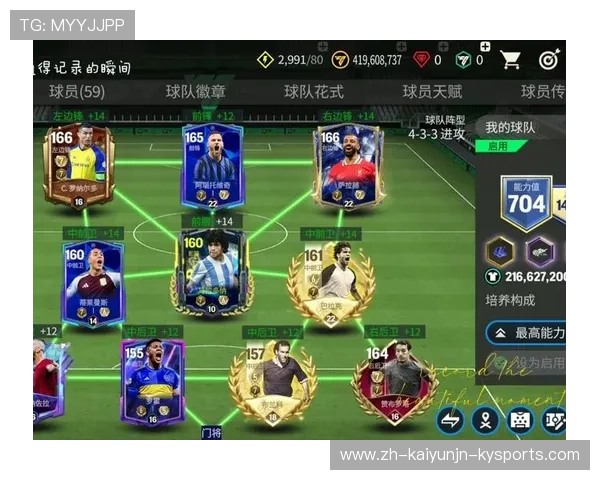
Task: Open the 球员天赋 talents tab
Action: pos(432,92)
